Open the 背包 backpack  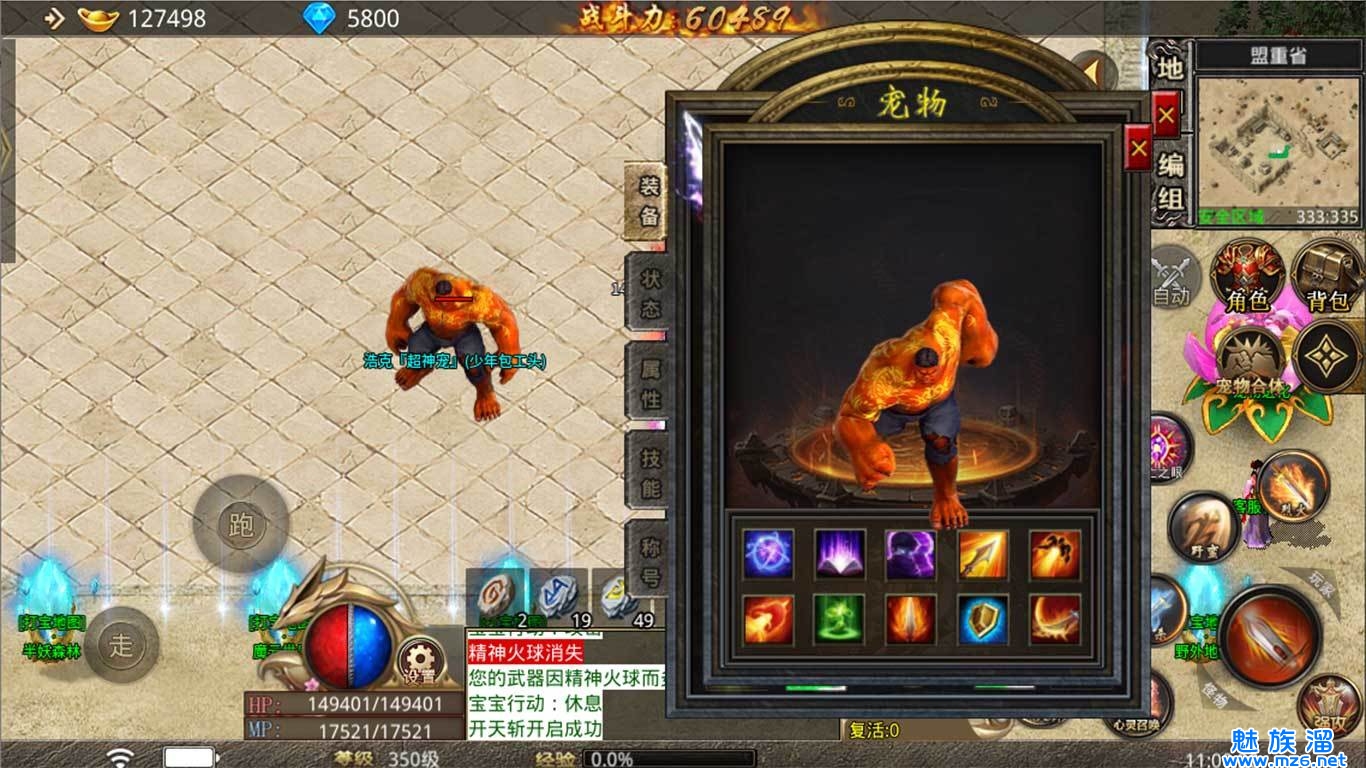[x=1327, y=276]
